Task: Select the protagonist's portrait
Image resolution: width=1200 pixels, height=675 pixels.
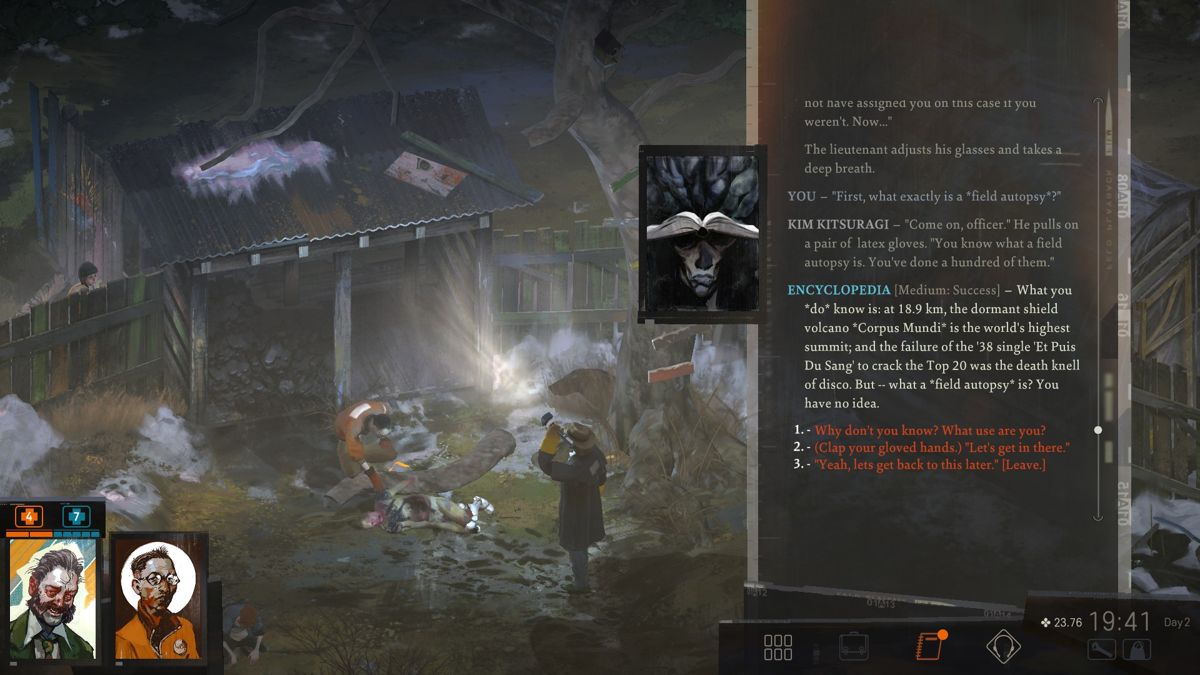Action: point(53,598)
